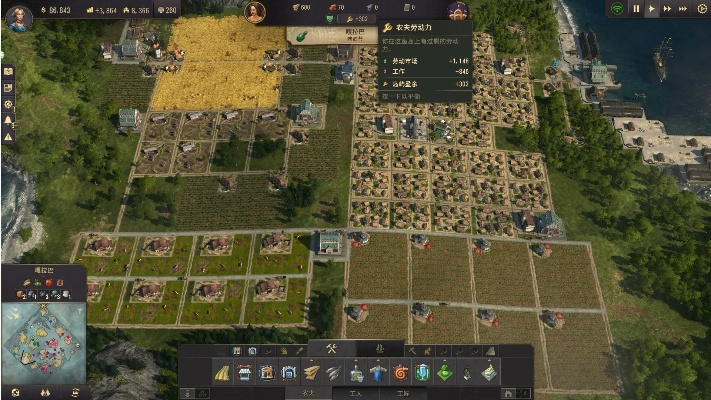Select the wooden planks sawmill icon

tap(313, 372)
